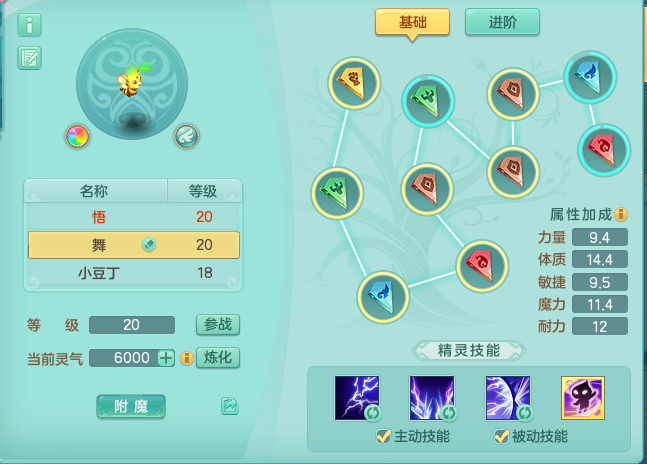
Task: Open the 附魔 enchant function
Action: 131,406
